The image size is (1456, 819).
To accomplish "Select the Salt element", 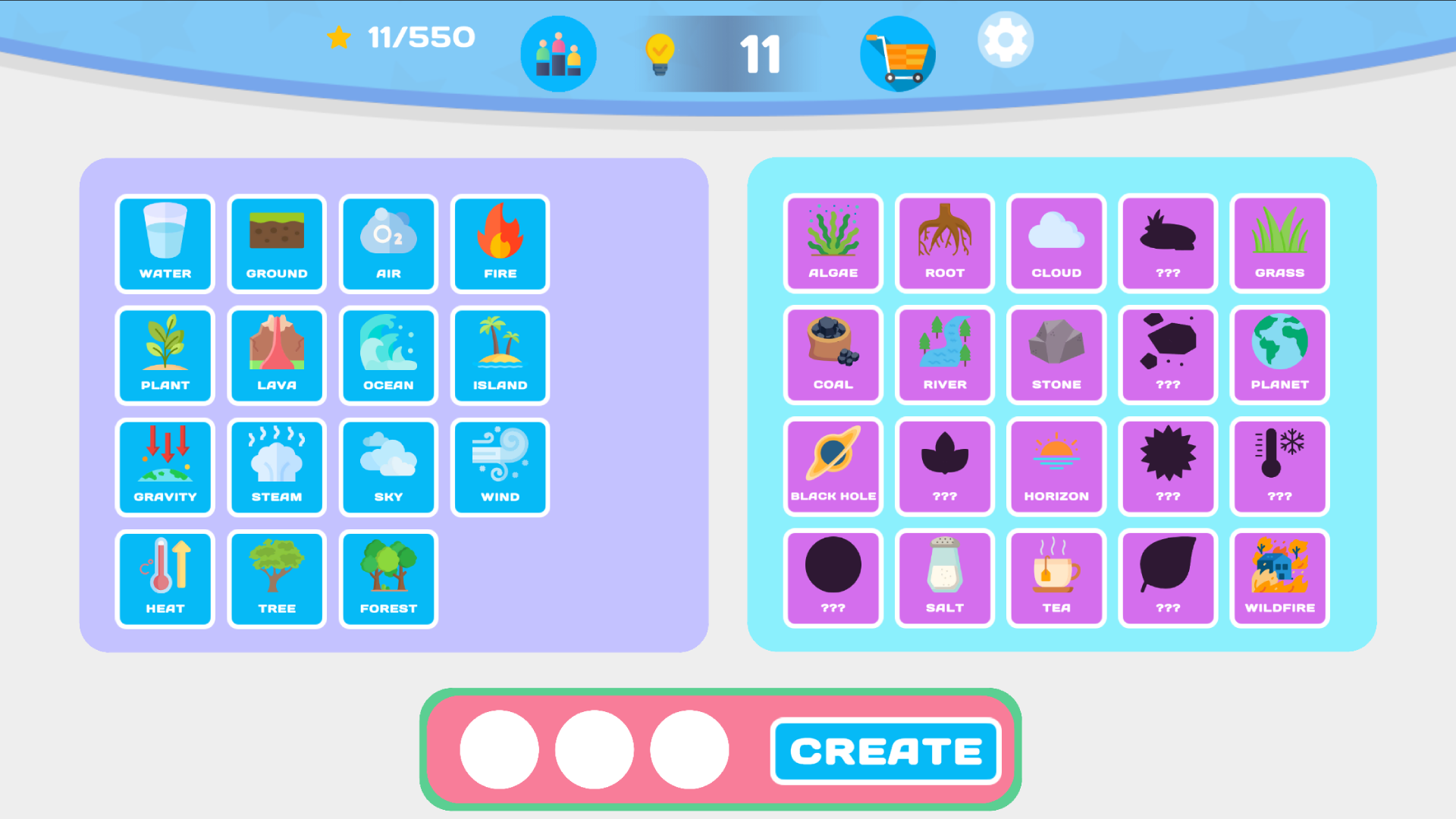I will pyautogui.click(x=944, y=578).
